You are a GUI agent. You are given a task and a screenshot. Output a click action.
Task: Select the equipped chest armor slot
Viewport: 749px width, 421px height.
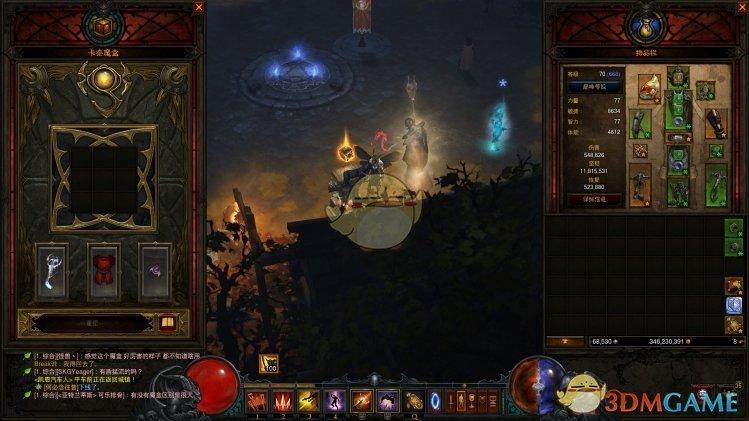(678, 109)
